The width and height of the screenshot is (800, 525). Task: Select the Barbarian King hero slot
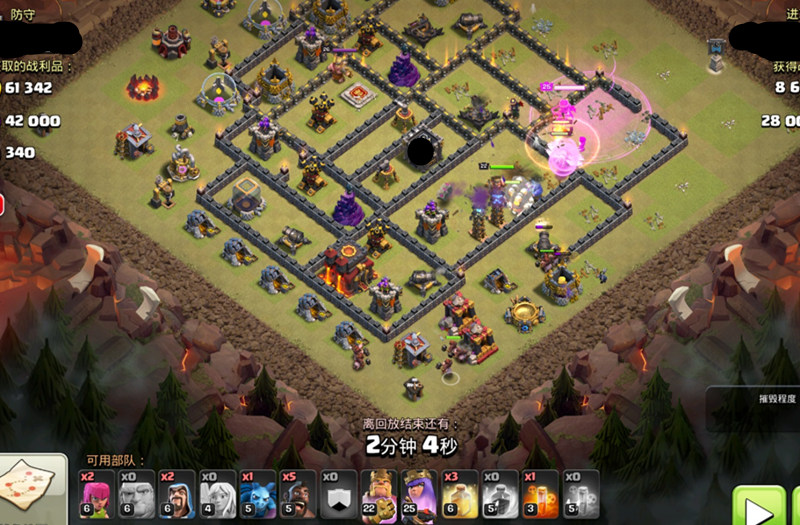click(379, 494)
